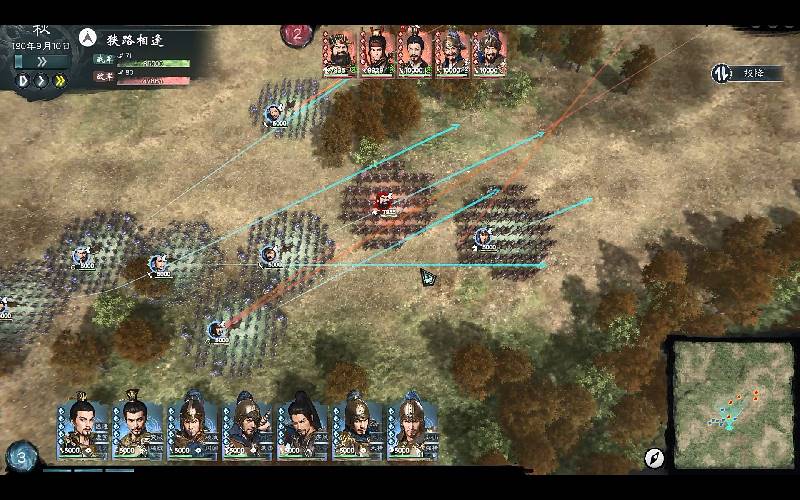Select the second red enemy officer portrait
Image resolution: width=800 pixels, height=500 pixels.
click(376, 51)
